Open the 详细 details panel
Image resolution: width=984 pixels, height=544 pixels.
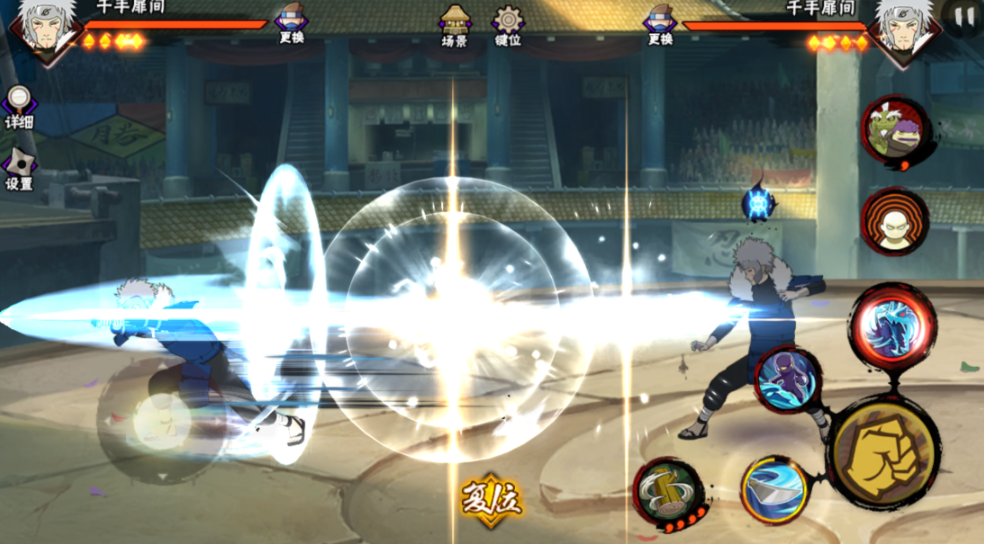coord(18,106)
